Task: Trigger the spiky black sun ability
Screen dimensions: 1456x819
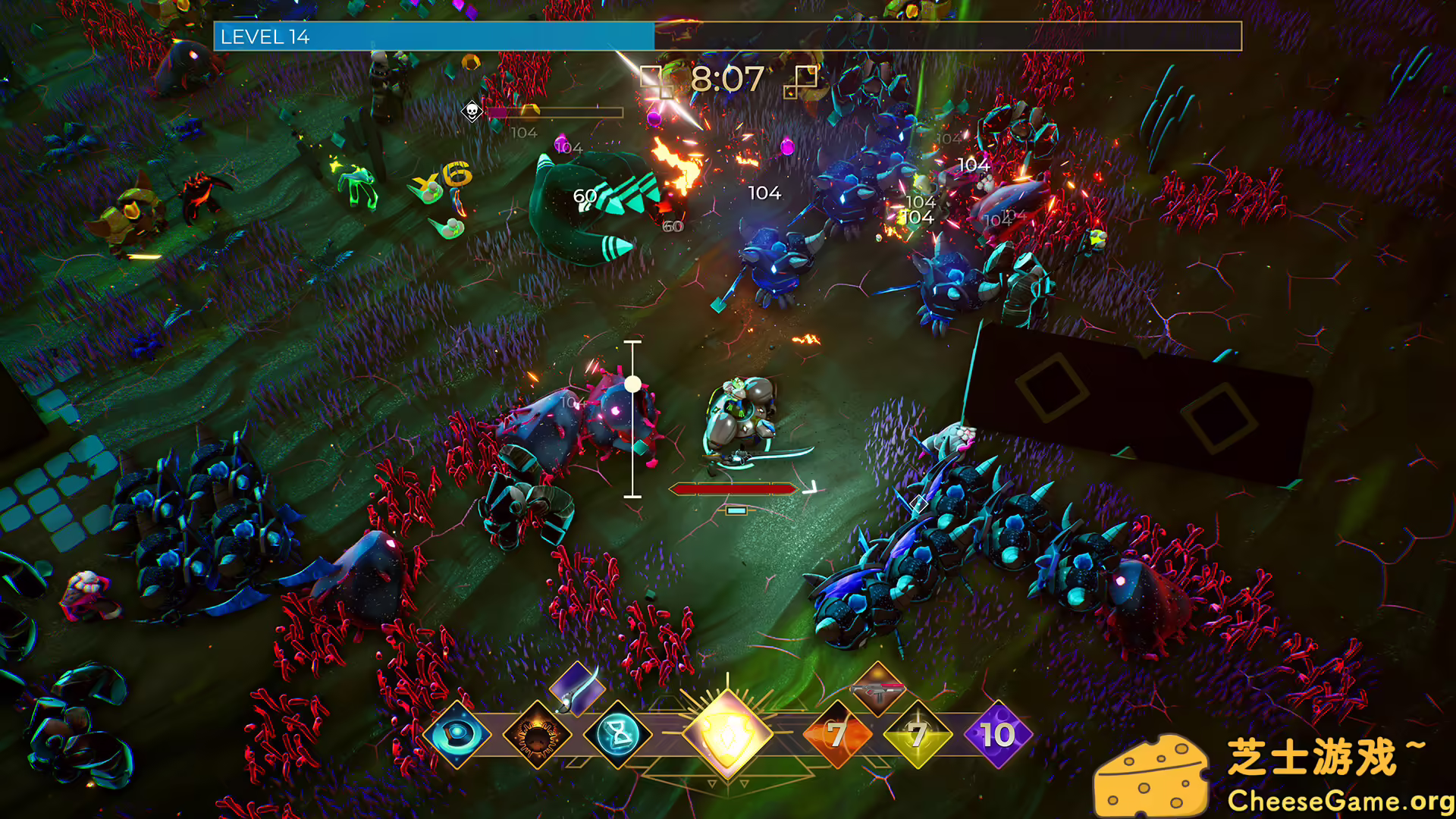Action: click(538, 735)
